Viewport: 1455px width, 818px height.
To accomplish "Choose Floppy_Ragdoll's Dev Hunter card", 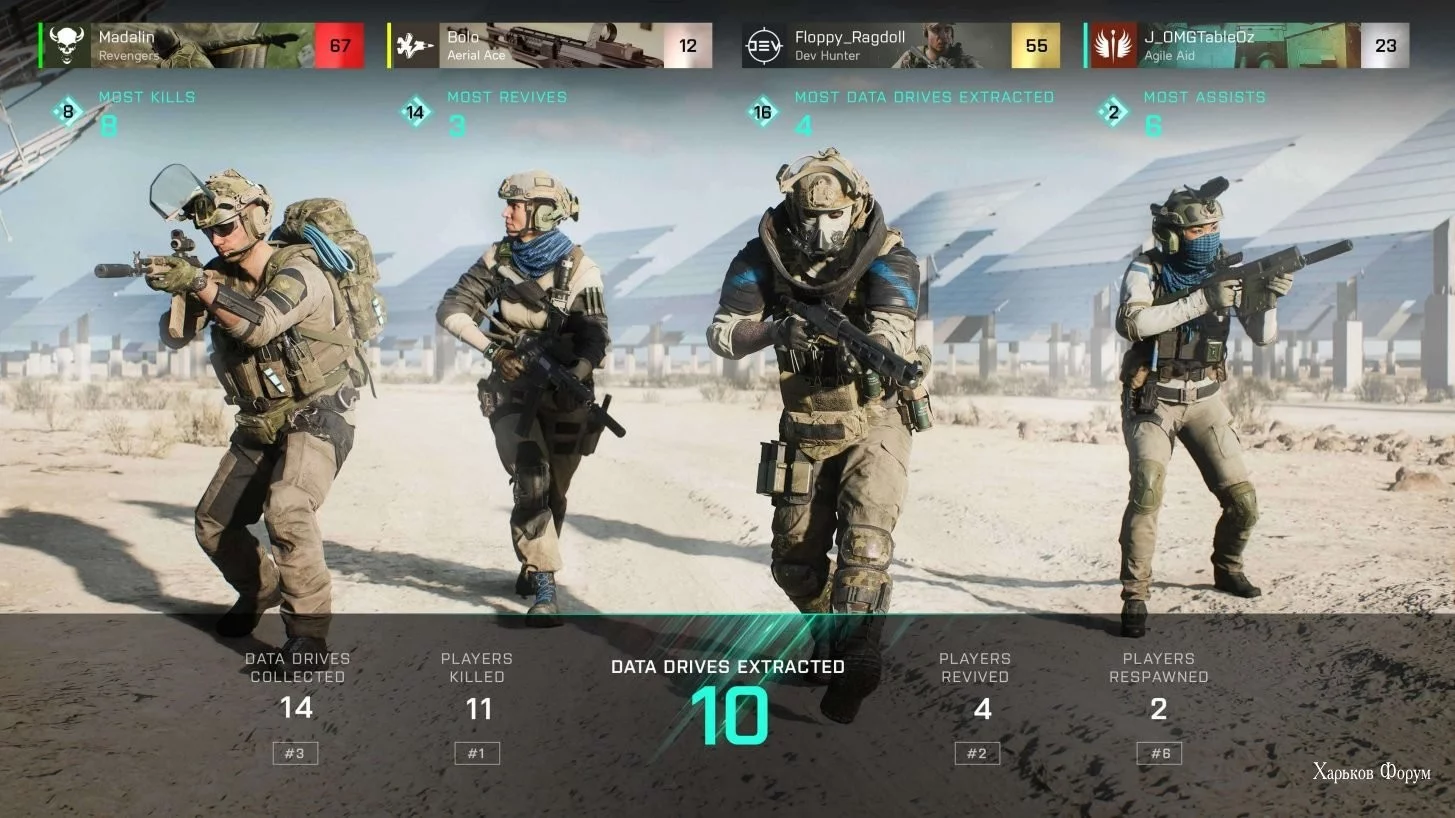I will click(x=900, y=46).
